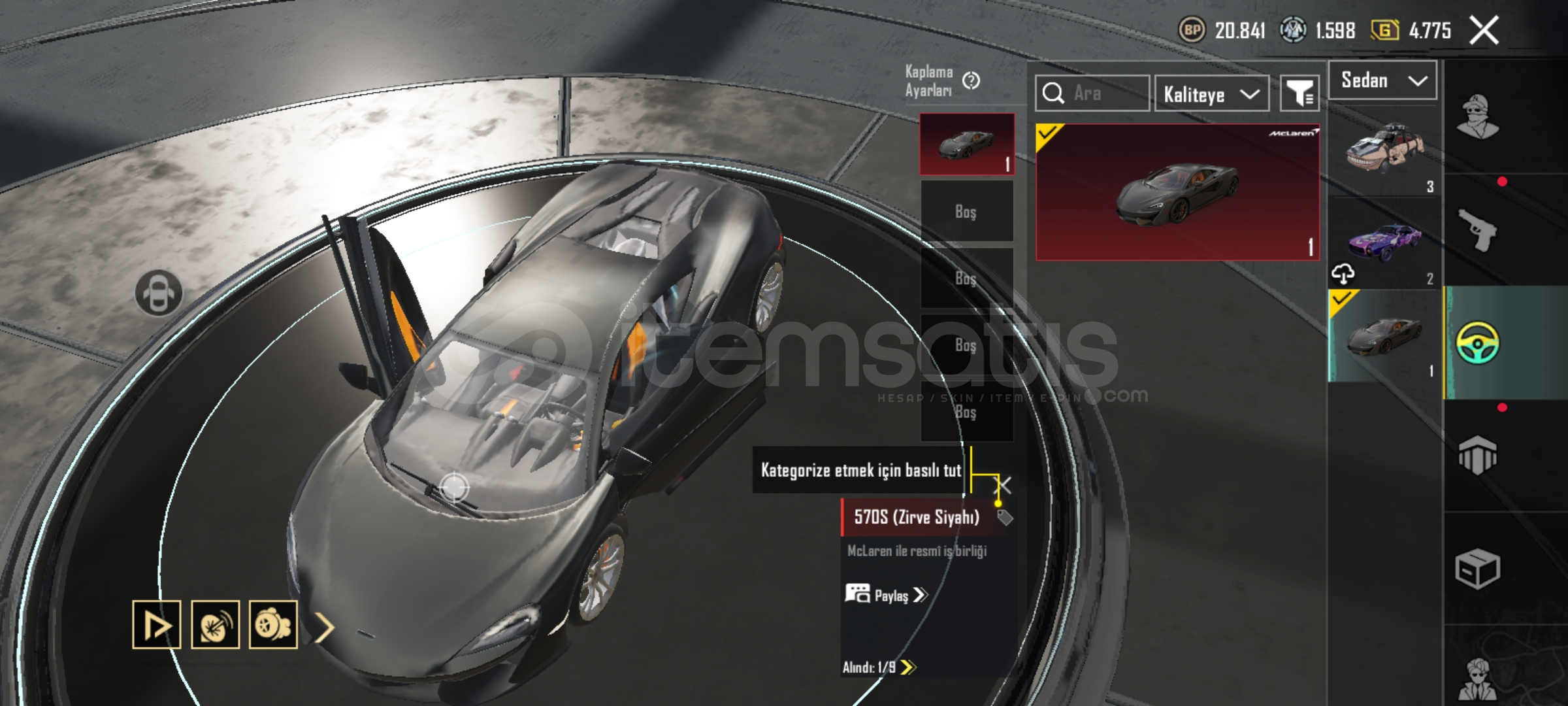1568x706 pixels.
Task: Open the pistol weapons tab
Action: [x=1477, y=230]
